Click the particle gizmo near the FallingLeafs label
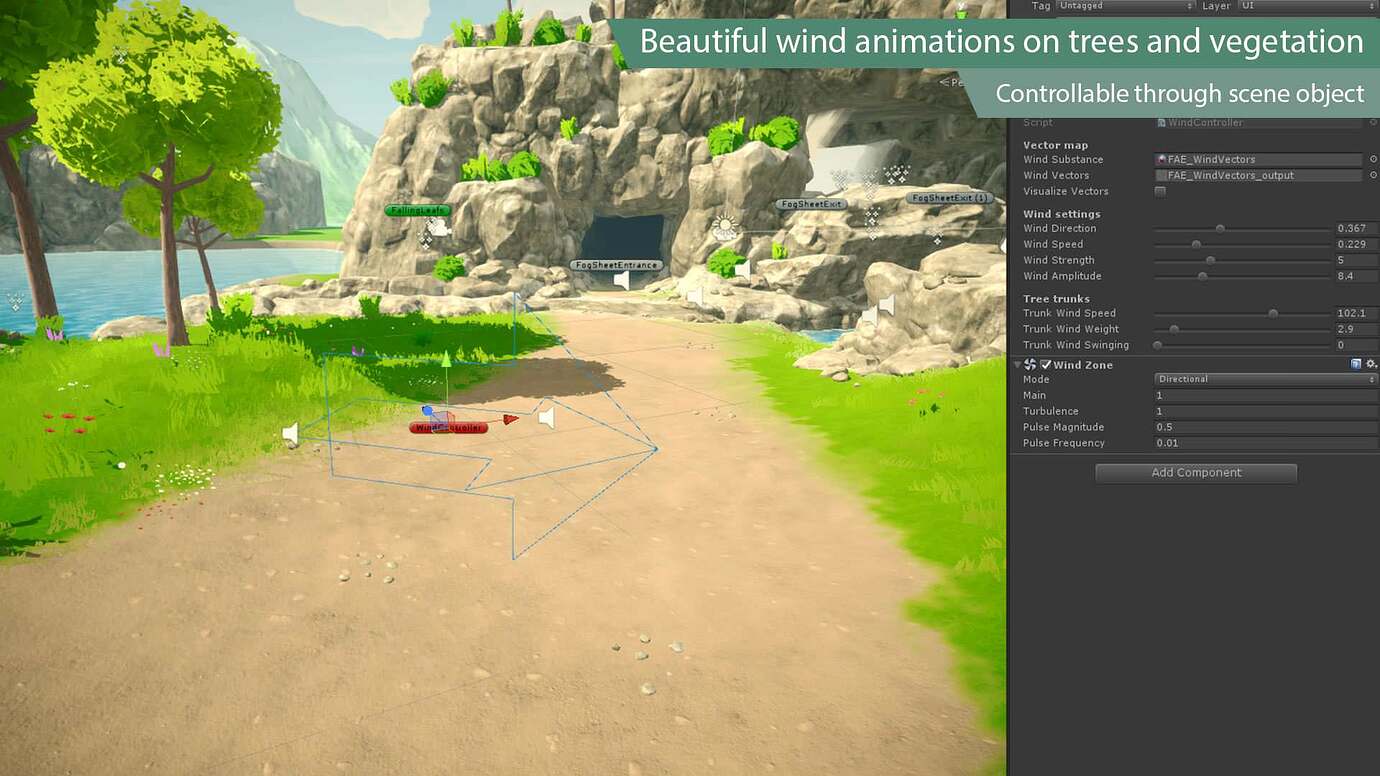 [x=435, y=230]
